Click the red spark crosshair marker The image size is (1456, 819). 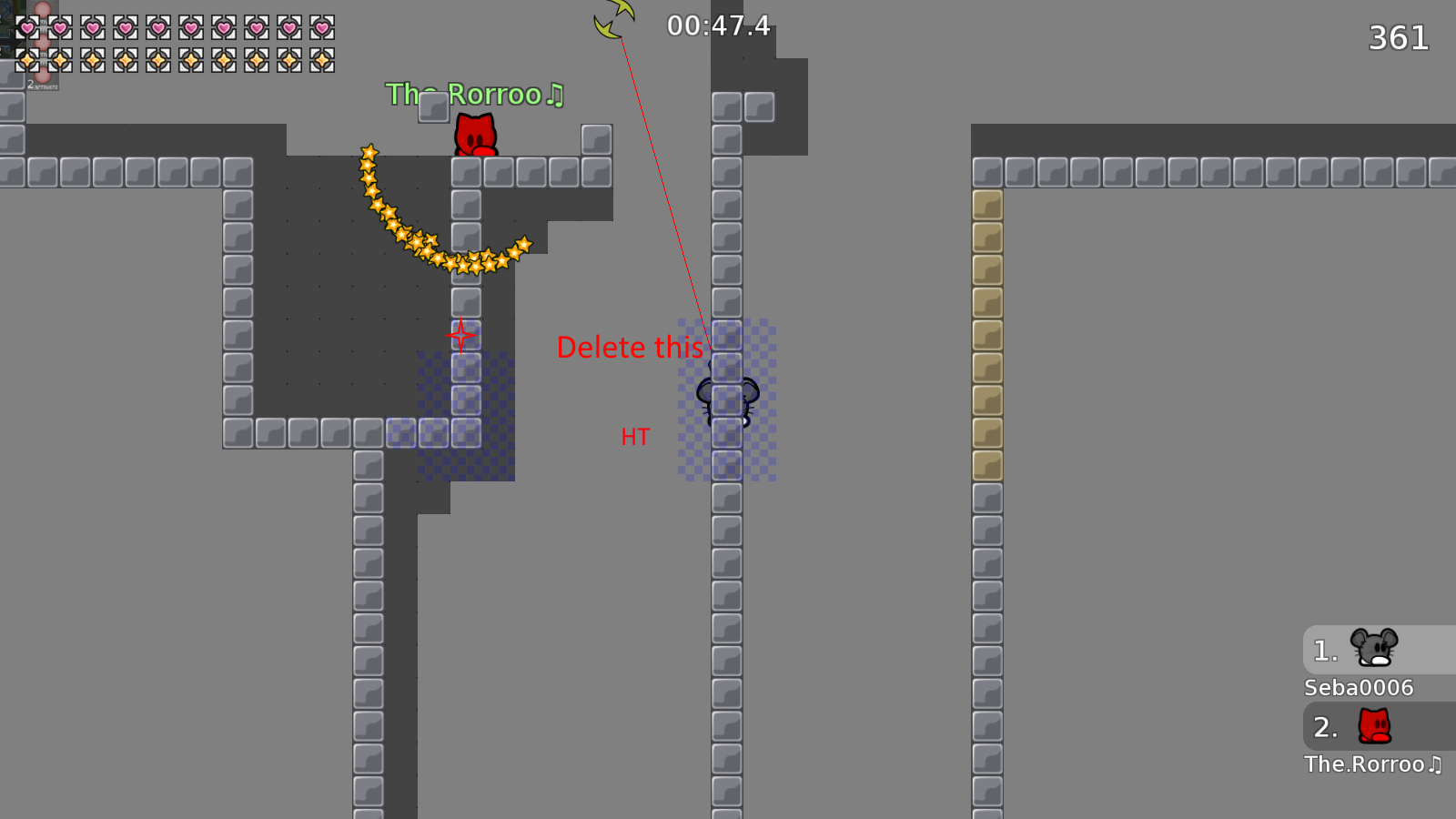coord(460,336)
